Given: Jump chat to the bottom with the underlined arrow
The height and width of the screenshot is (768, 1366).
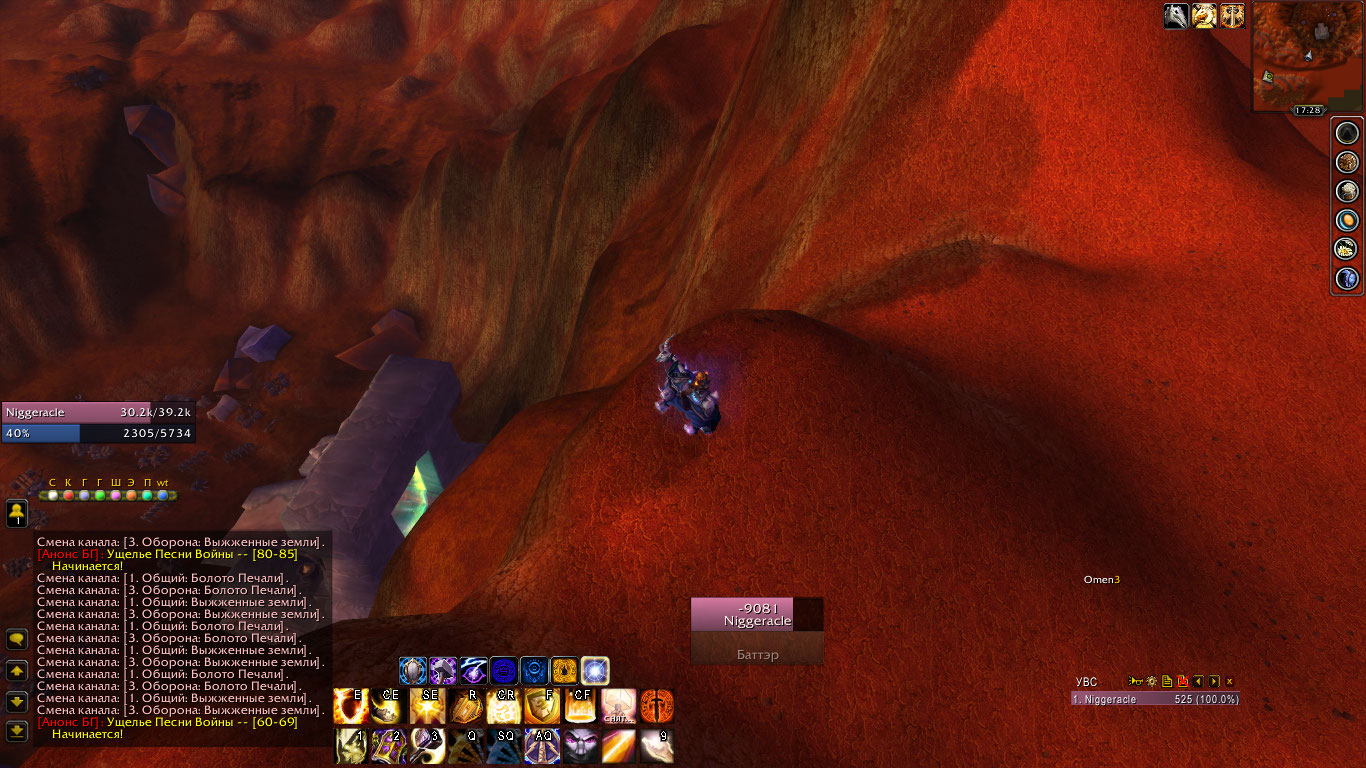Looking at the screenshot, I should tap(17, 731).
